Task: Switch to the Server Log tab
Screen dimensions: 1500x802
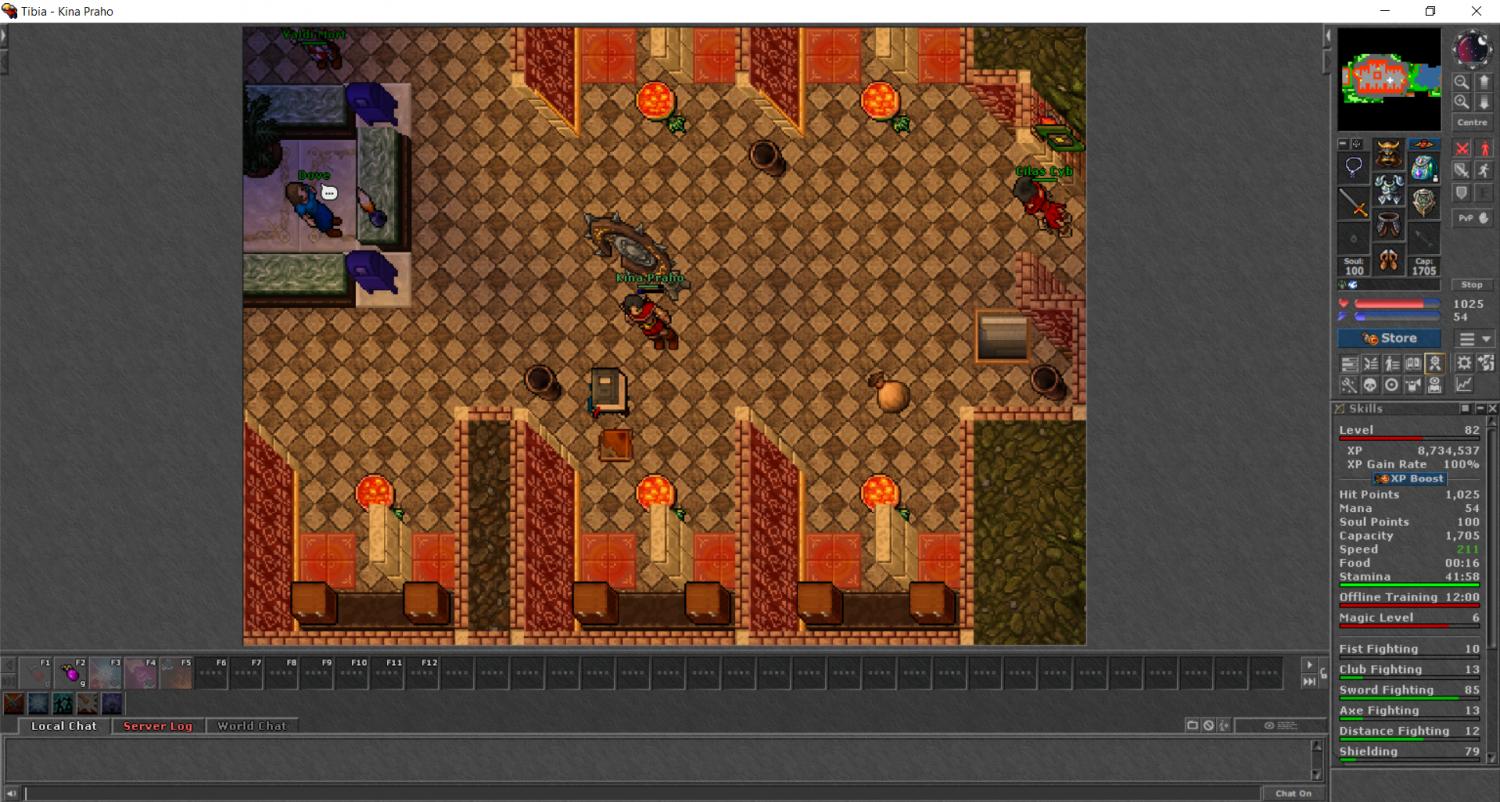Action: pos(157,726)
